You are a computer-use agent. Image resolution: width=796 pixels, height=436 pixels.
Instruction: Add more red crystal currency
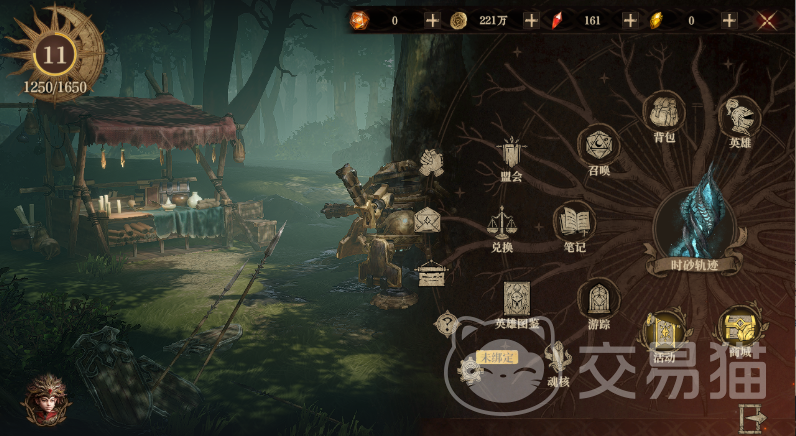click(630, 20)
